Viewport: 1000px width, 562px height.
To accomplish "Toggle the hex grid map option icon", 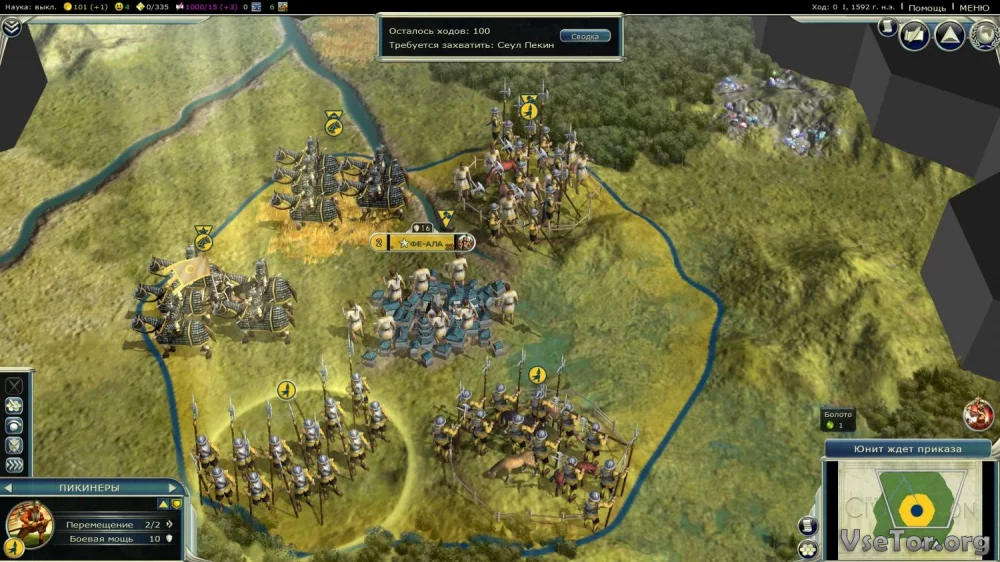I will click(x=808, y=548).
